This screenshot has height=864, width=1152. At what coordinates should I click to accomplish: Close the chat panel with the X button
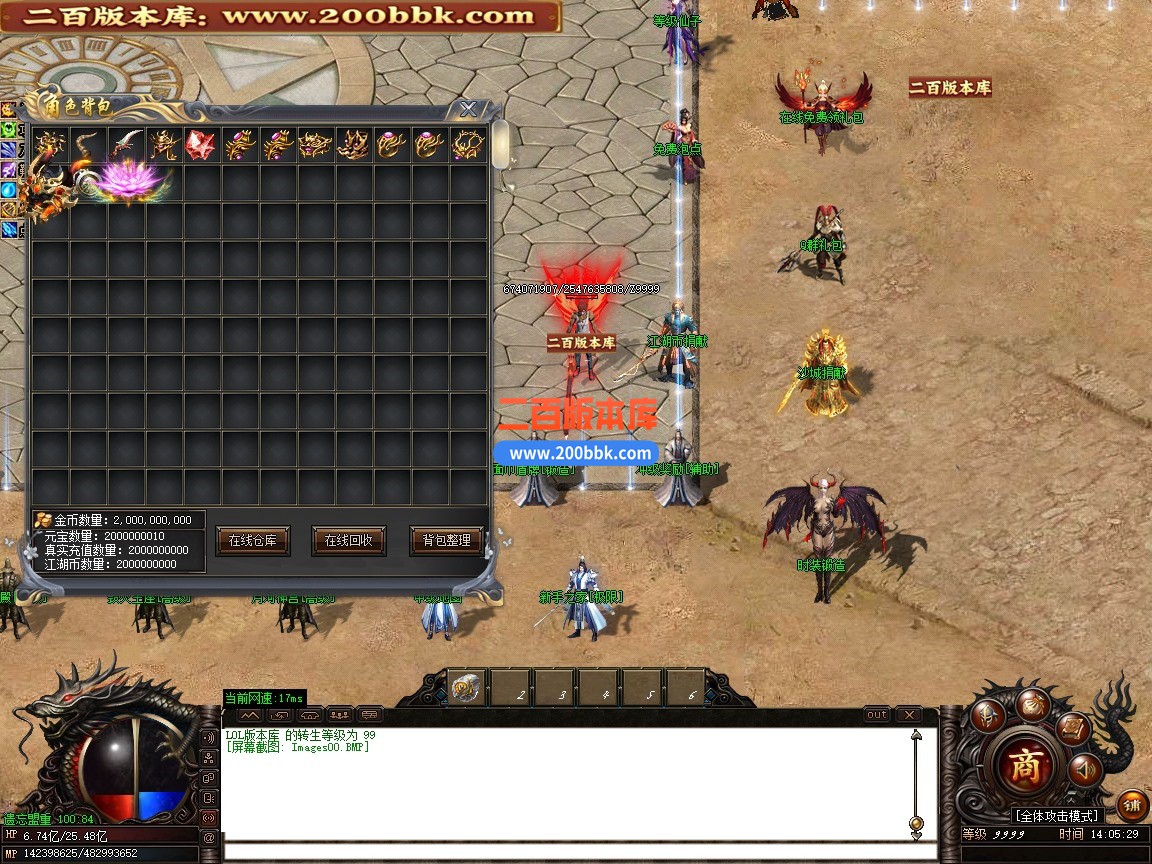pyautogui.click(x=908, y=715)
